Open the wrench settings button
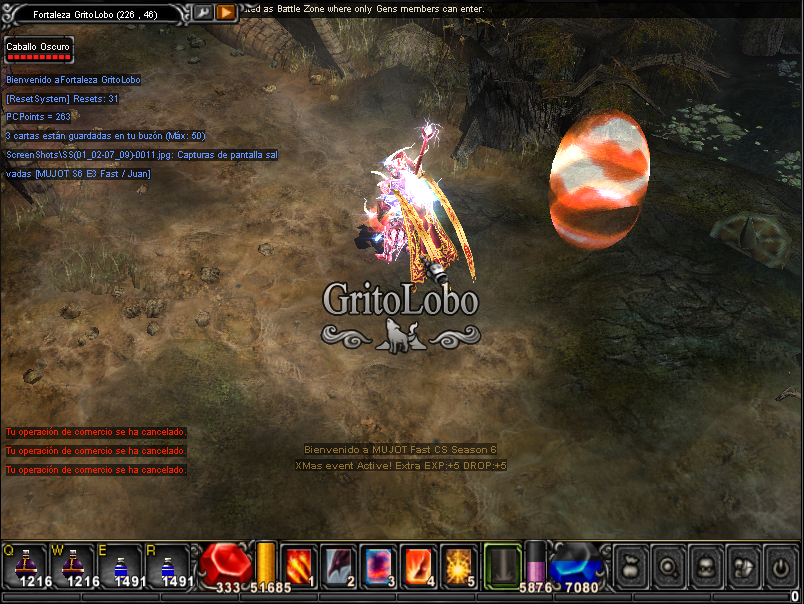 coord(202,13)
